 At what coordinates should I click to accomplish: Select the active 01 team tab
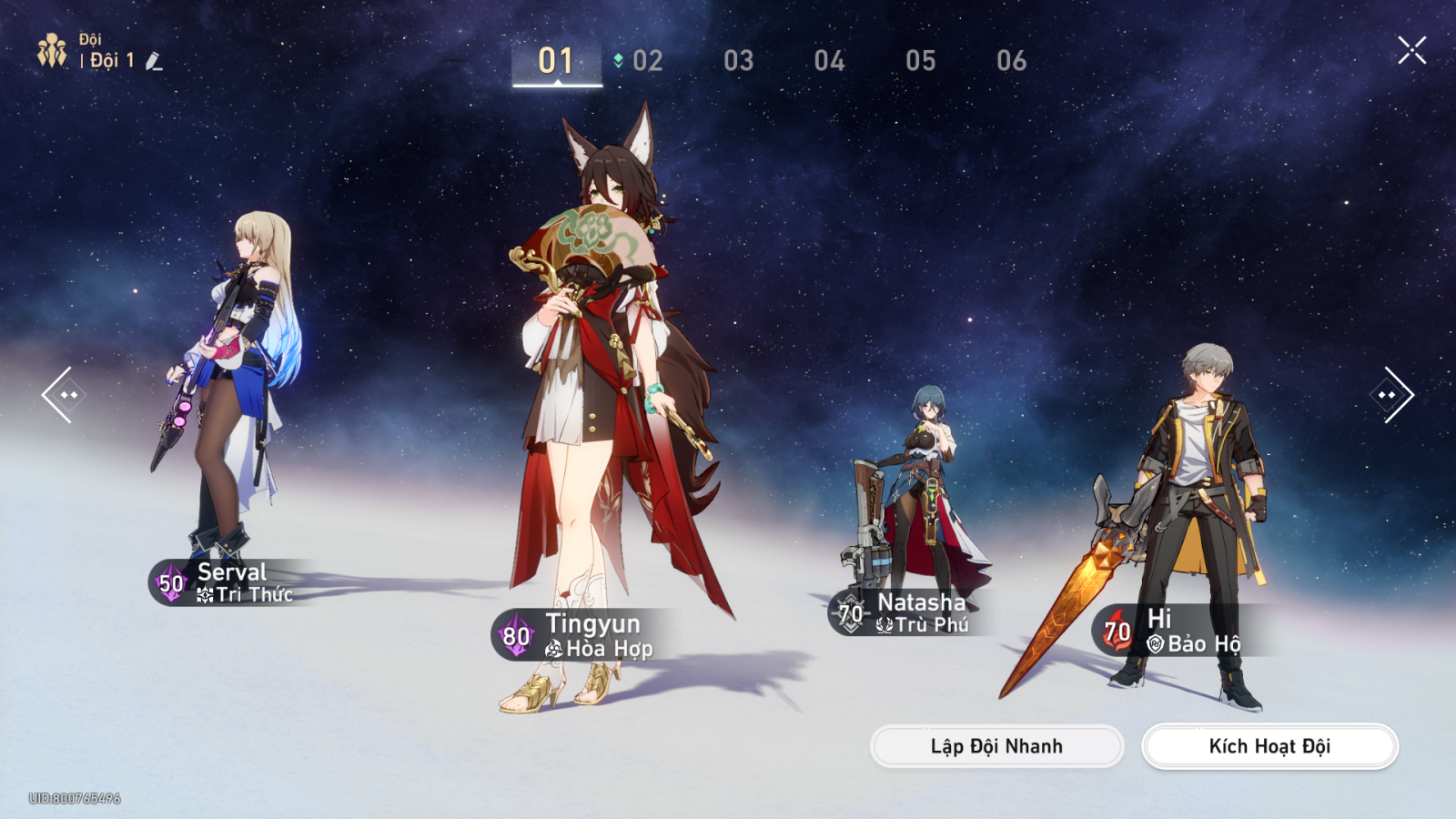[556, 61]
